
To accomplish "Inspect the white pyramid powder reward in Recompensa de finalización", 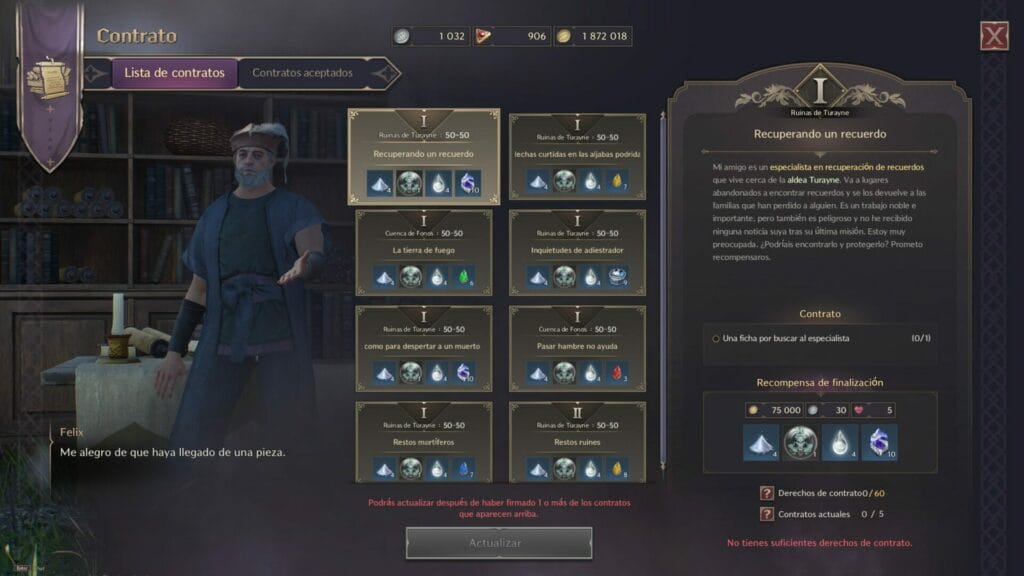I will point(760,442).
